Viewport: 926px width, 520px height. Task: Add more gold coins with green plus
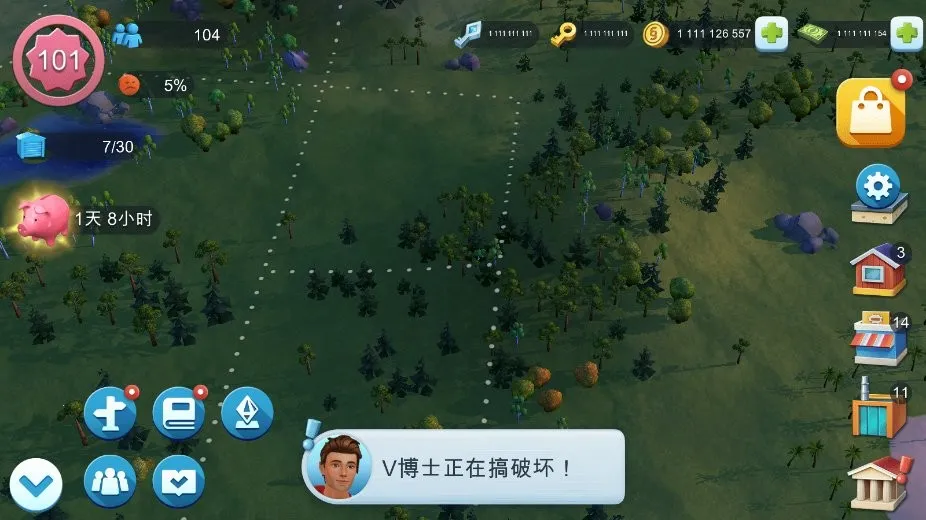(770, 34)
